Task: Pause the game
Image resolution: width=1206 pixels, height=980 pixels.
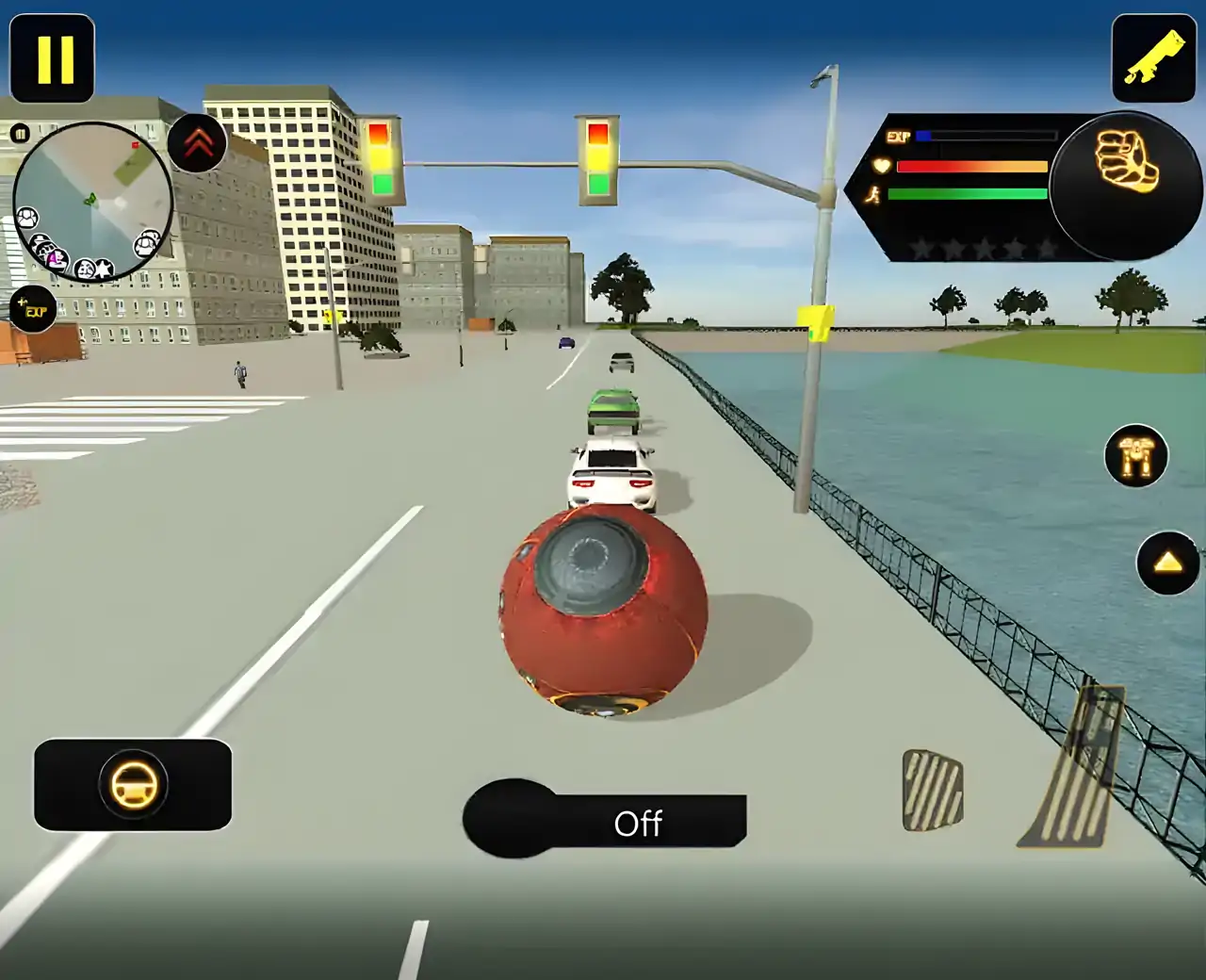Action: [x=53, y=57]
